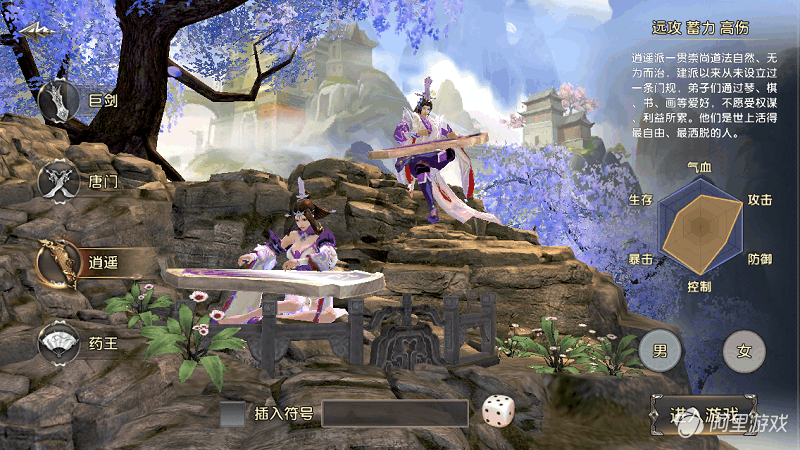Image resolution: width=800 pixels, height=450 pixels.
Task: Select the 巨剑 class
Action: [60, 101]
